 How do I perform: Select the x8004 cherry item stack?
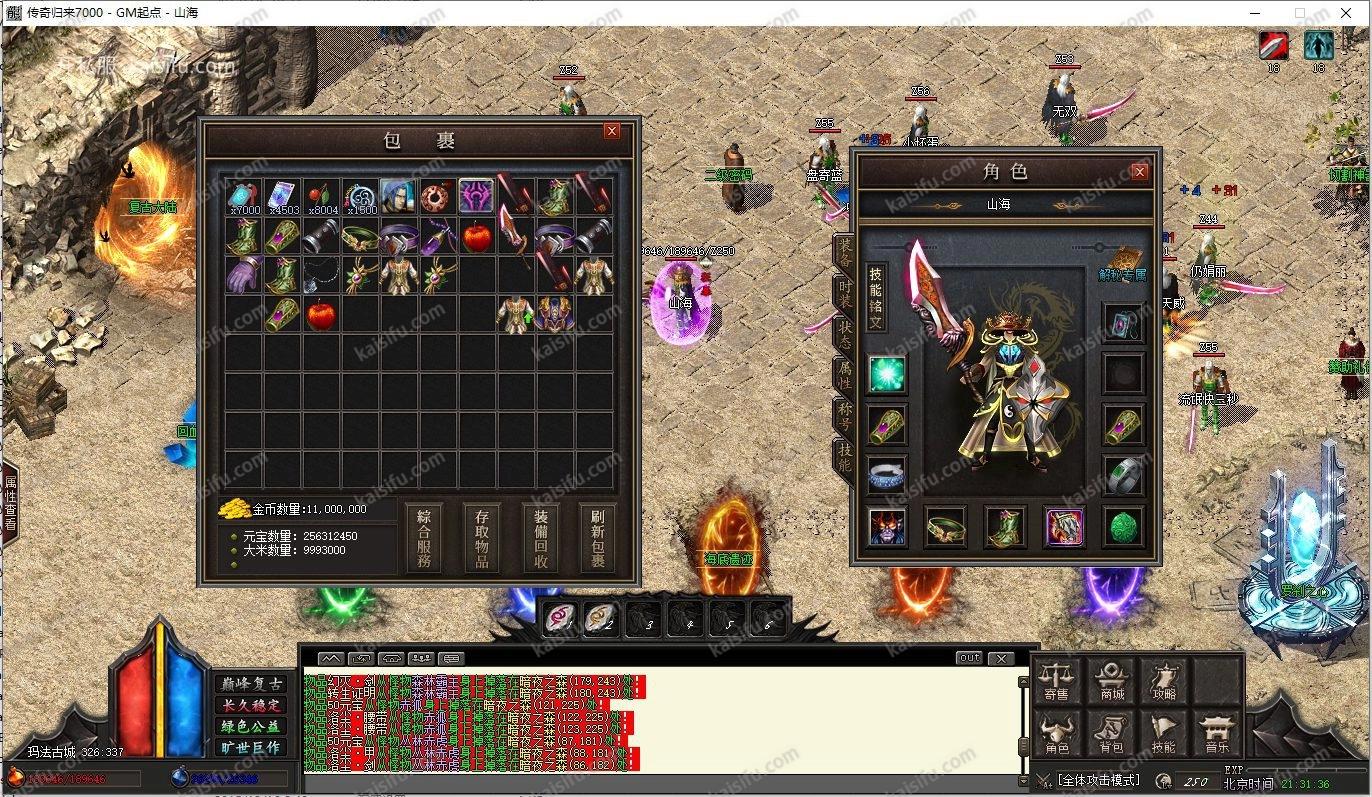[321, 196]
